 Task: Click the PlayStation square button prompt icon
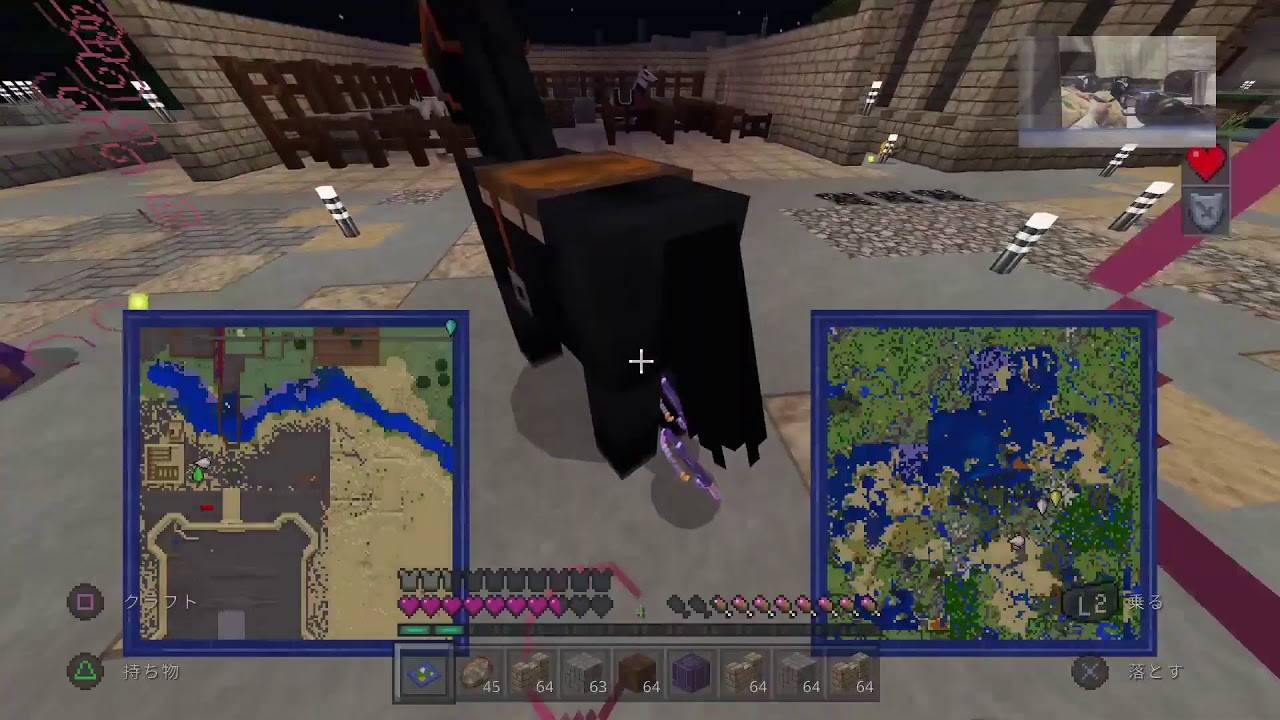pos(85,602)
